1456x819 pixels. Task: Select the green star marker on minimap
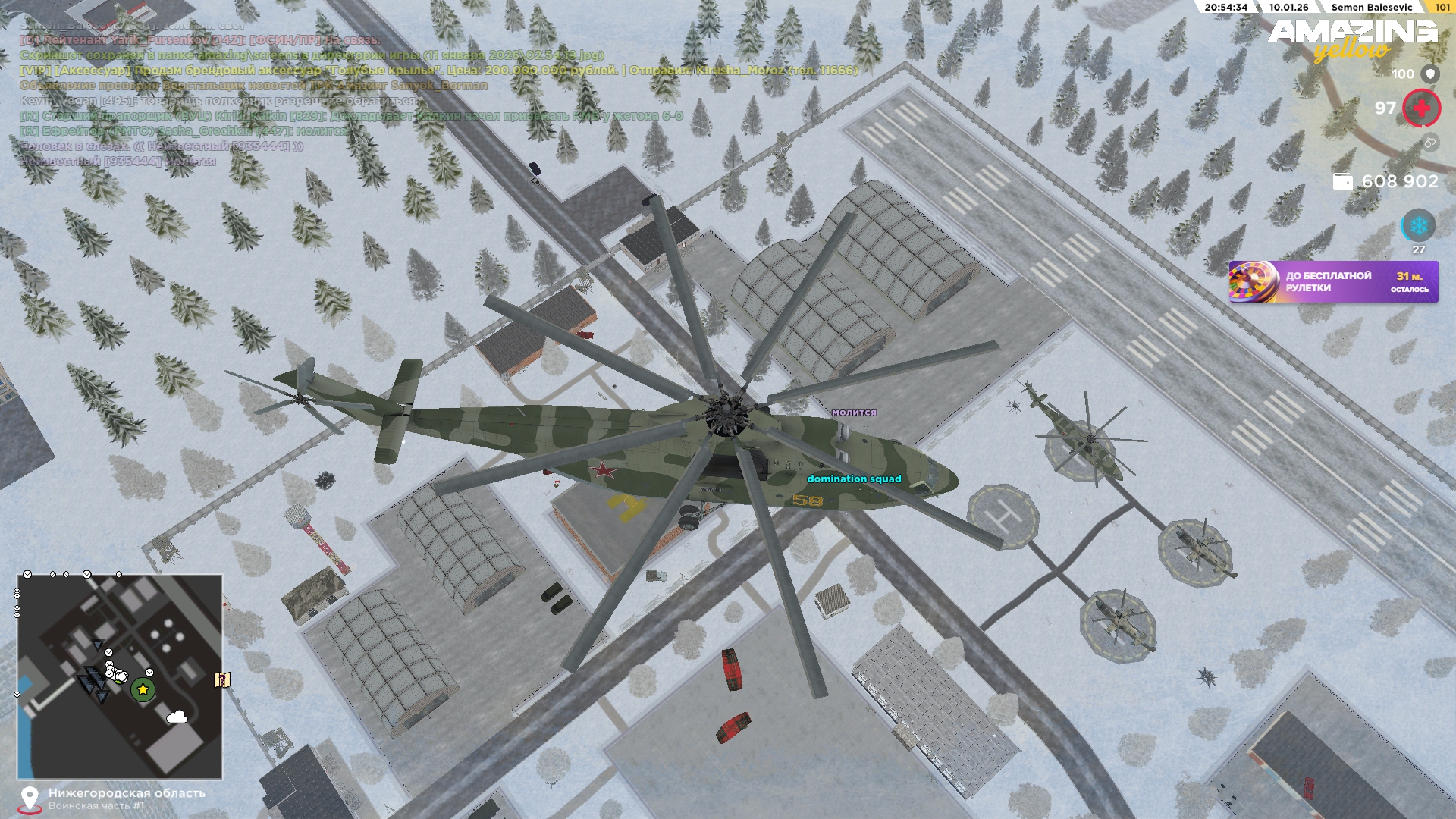point(143,689)
